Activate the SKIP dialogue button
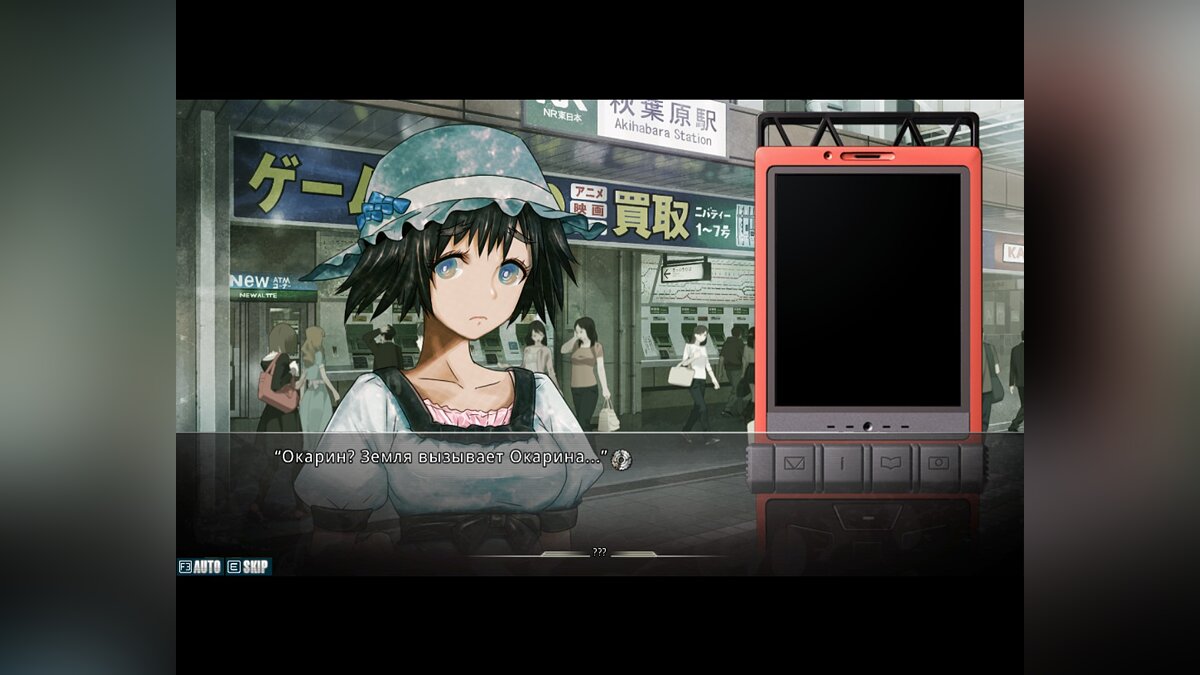 point(248,566)
